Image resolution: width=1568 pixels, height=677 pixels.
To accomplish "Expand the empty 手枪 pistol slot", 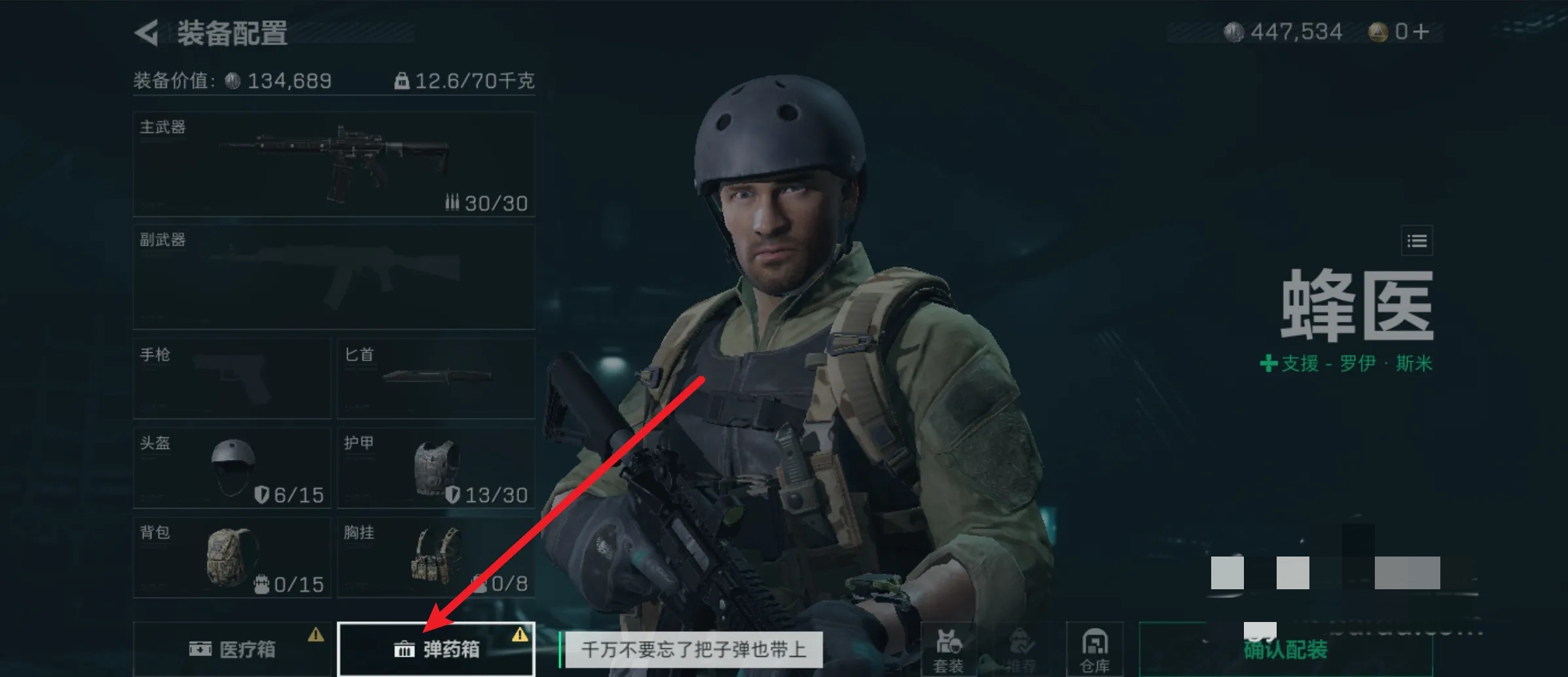I will coord(232,378).
